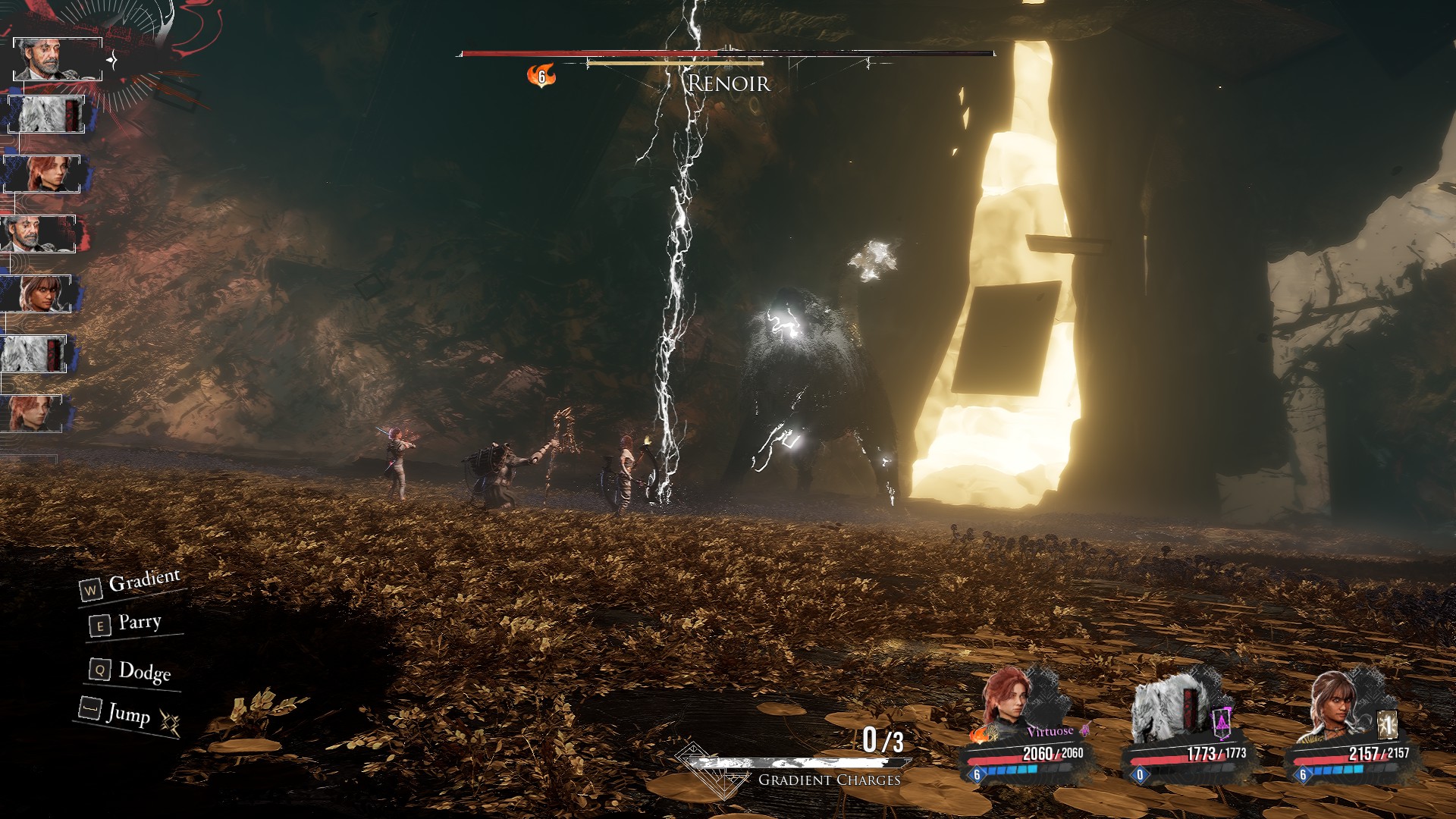Select Renoir's active portrait atop turn order
Image resolution: width=1456 pixels, height=819 pixels.
tap(58, 58)
